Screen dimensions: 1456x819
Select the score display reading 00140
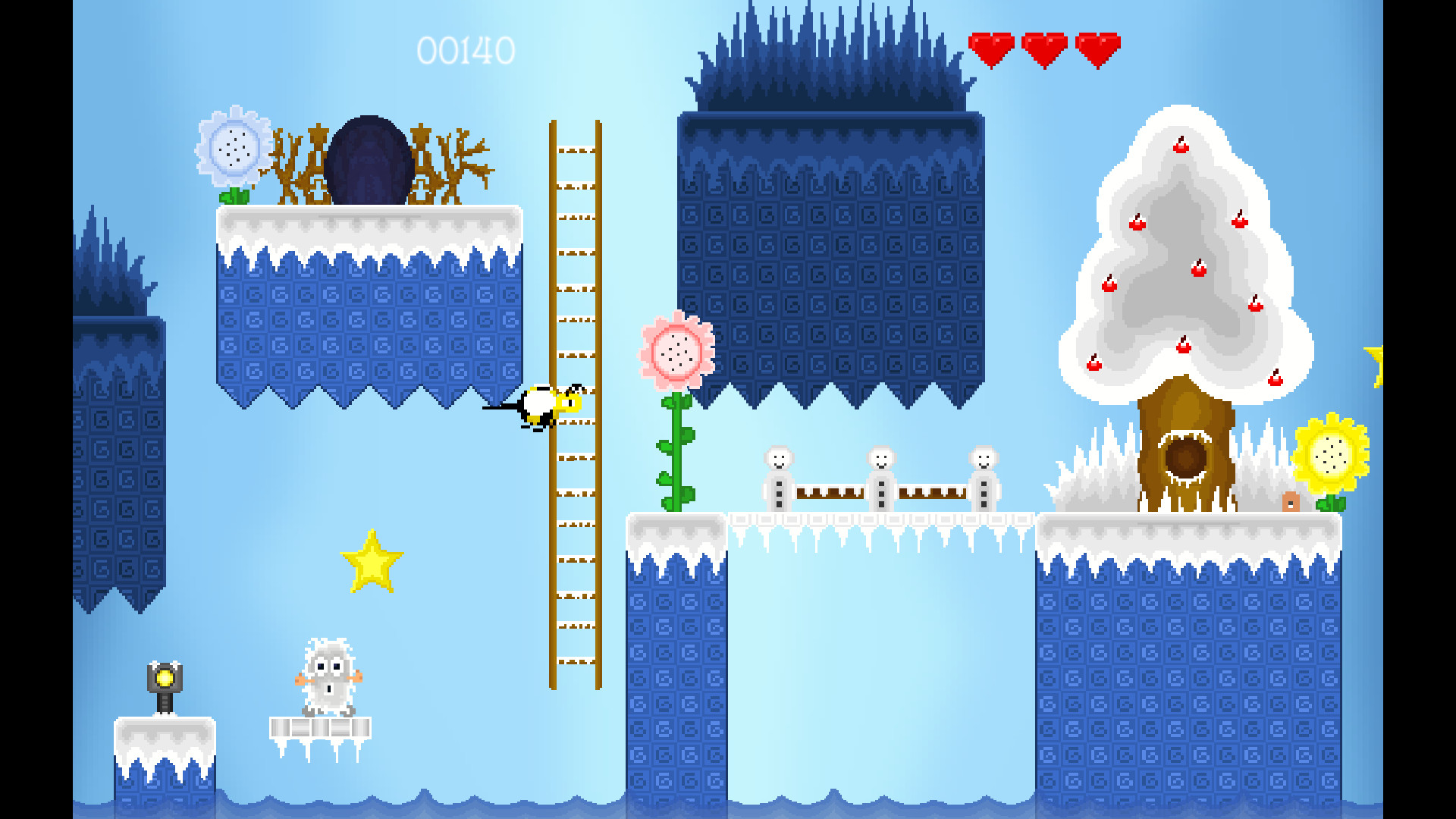pyautogui.click(x=465, y=52)
